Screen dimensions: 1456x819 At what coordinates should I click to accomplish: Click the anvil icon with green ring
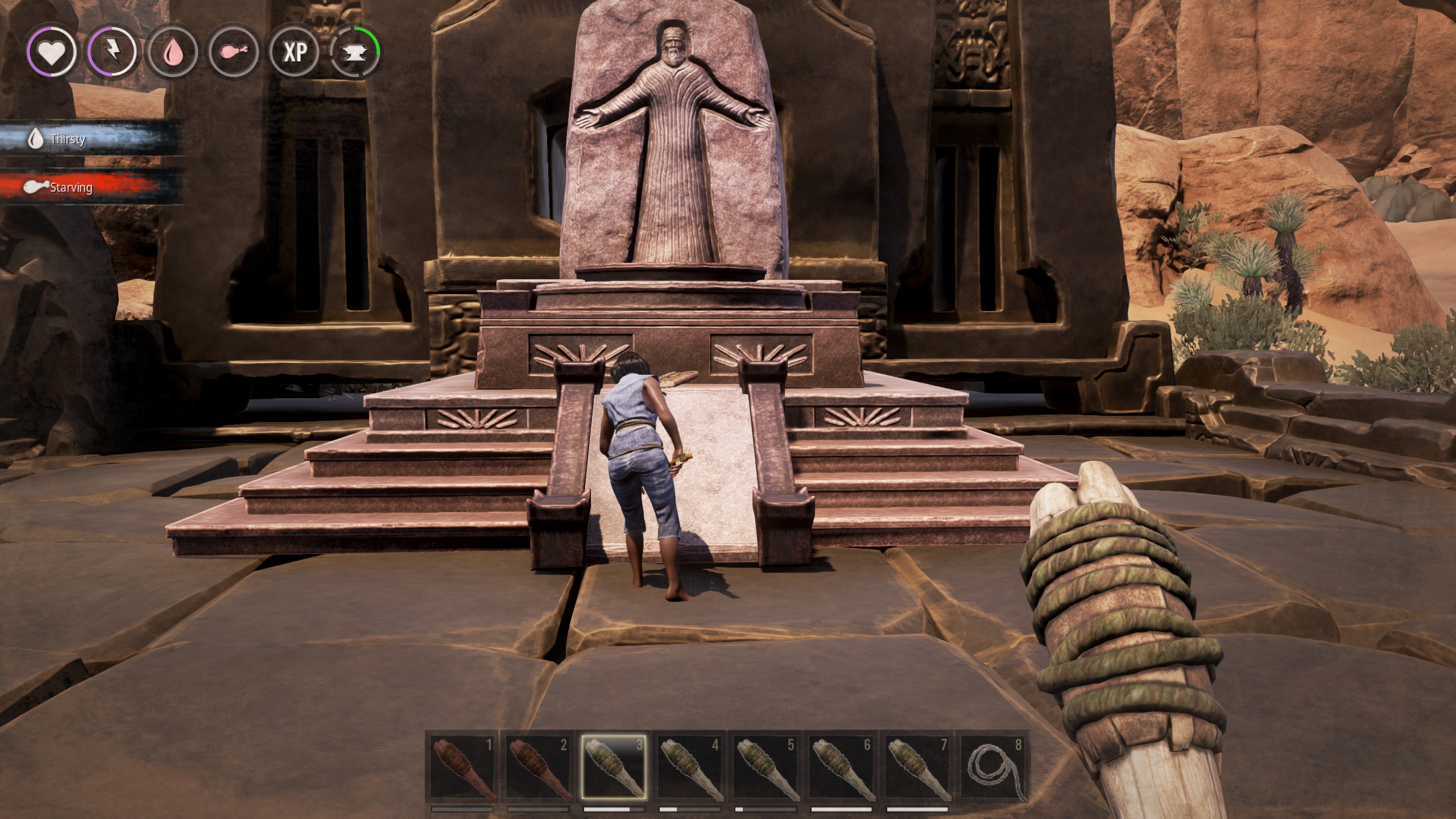355,52
